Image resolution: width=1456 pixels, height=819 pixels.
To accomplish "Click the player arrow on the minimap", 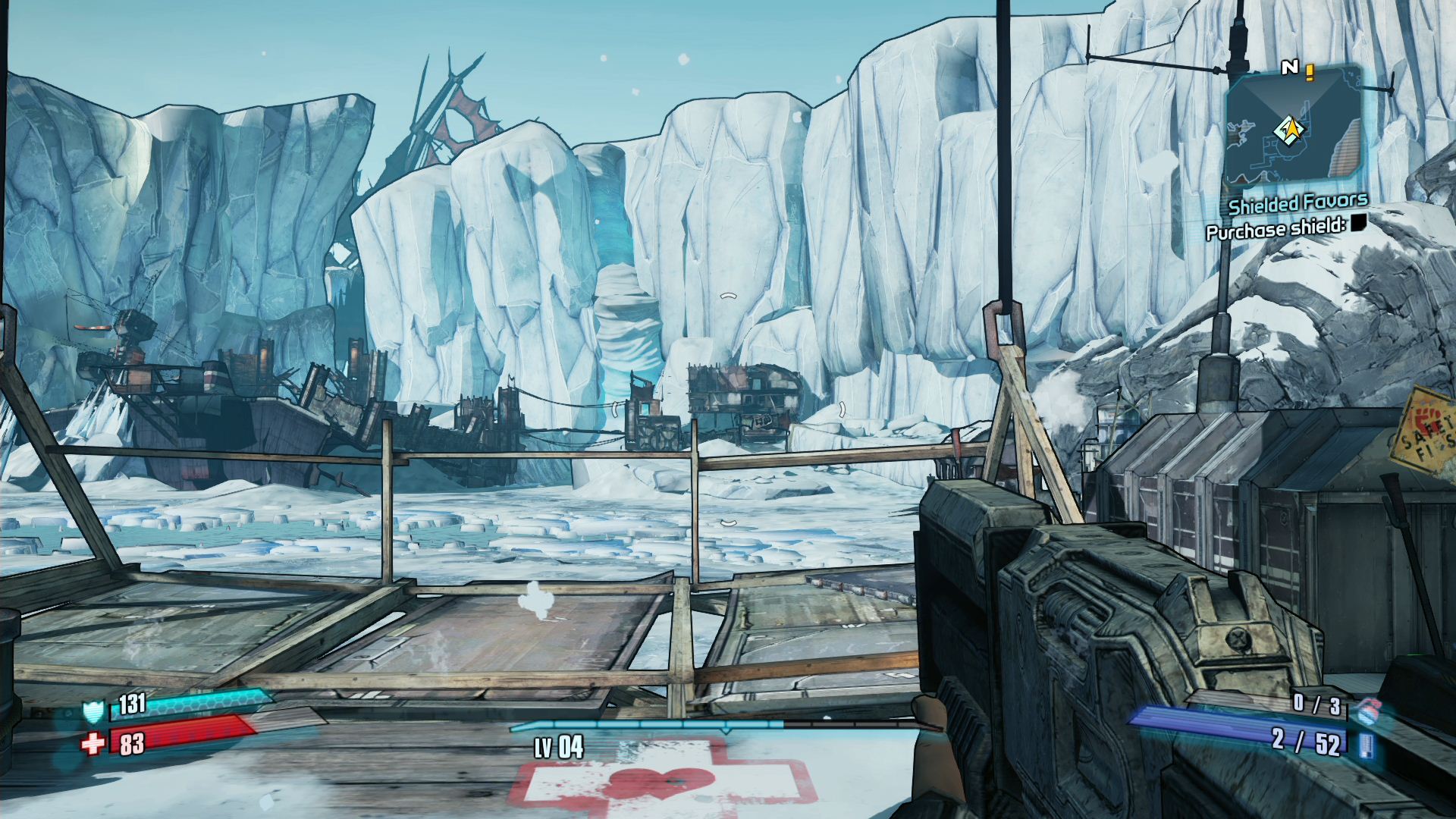I will click(x=1288, y=130).
